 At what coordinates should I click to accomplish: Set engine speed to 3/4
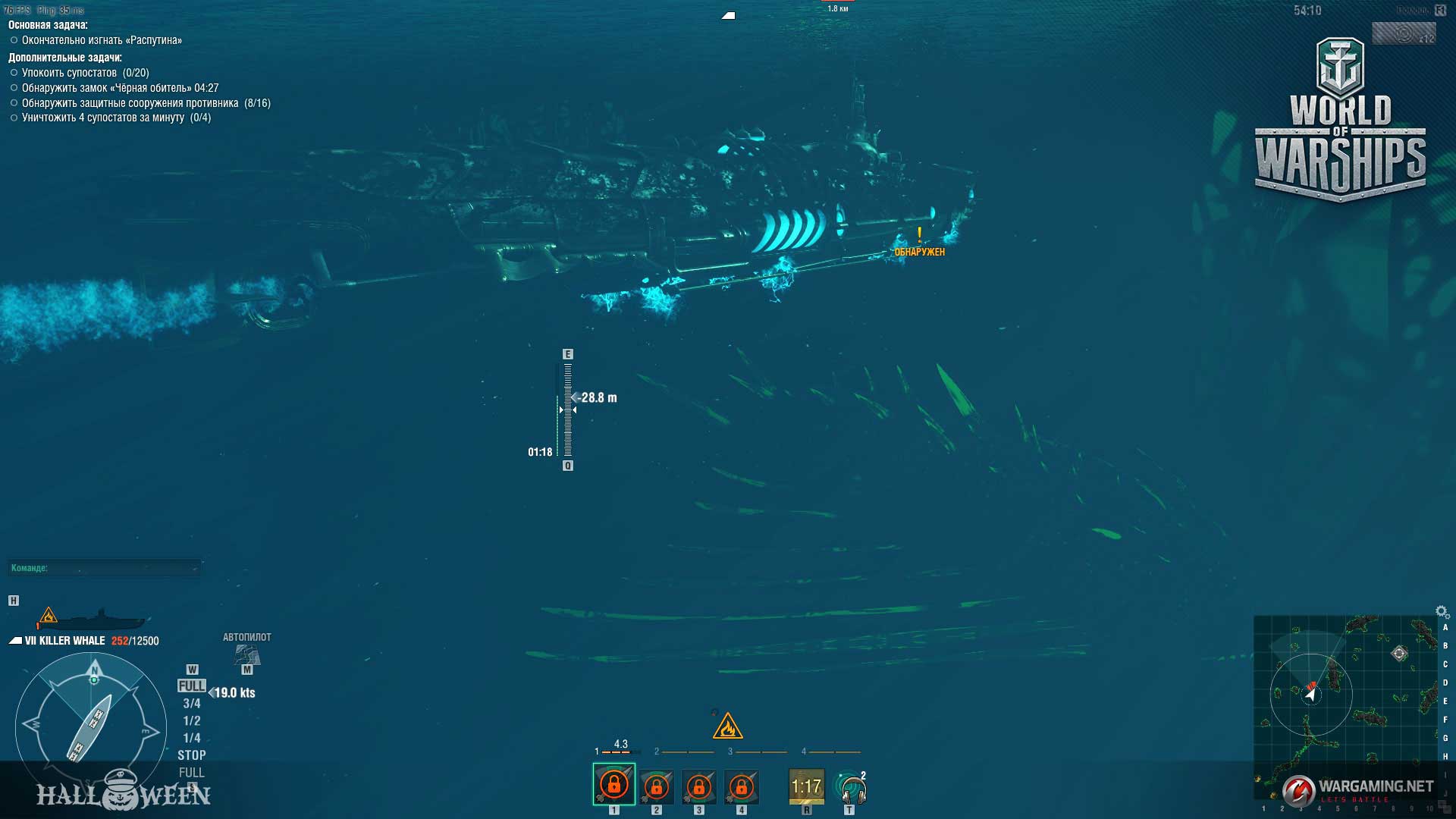coord(192,704)
